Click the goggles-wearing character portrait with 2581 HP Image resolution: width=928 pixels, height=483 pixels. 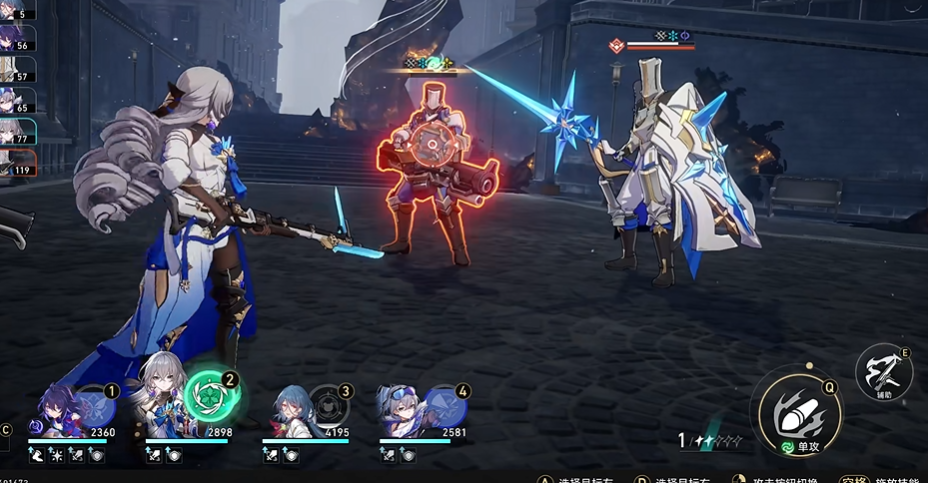click(405, 412)
